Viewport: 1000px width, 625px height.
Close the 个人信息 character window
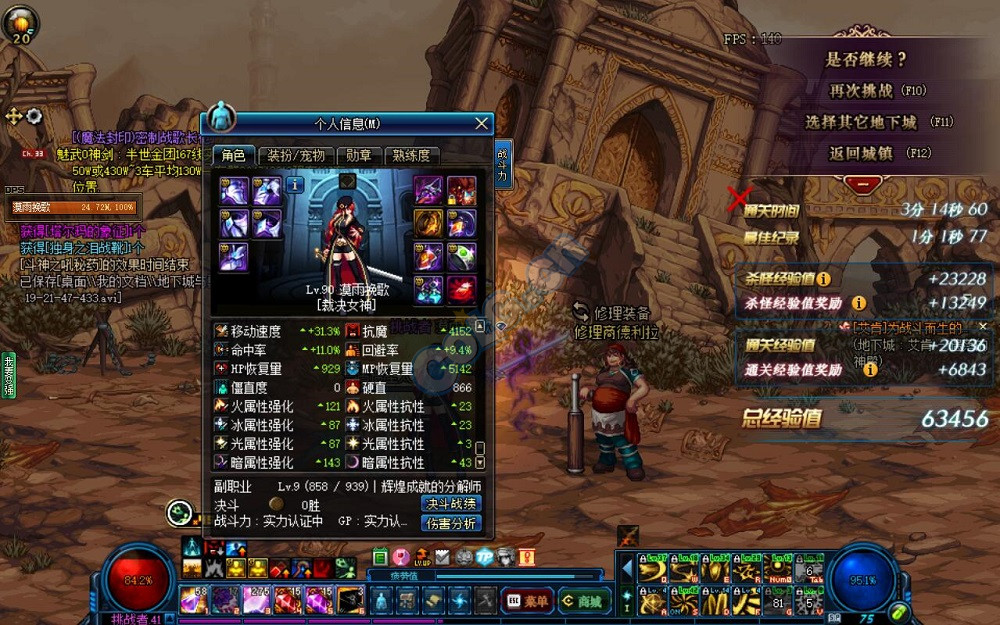pyautogui.click(x=482, y=124)
